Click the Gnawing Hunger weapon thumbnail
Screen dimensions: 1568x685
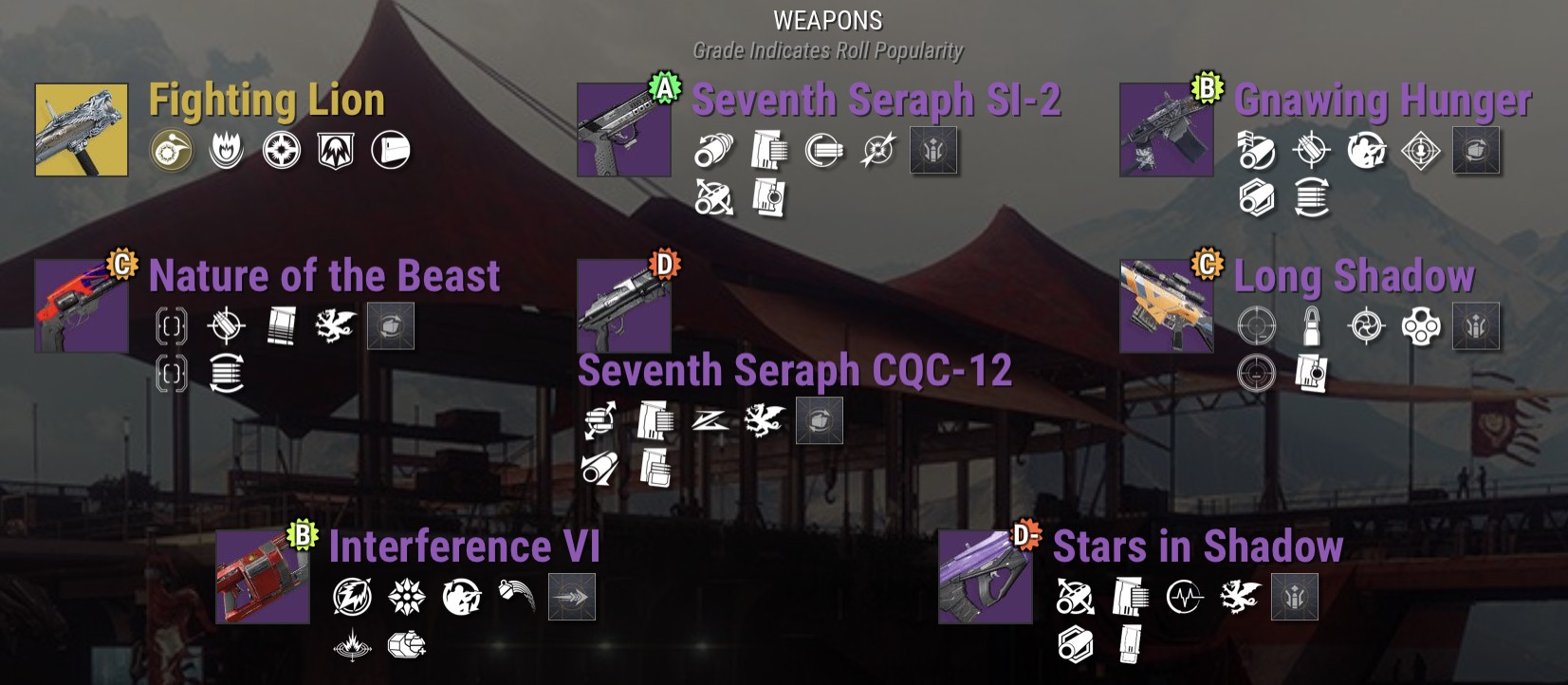pos(1166,129)
